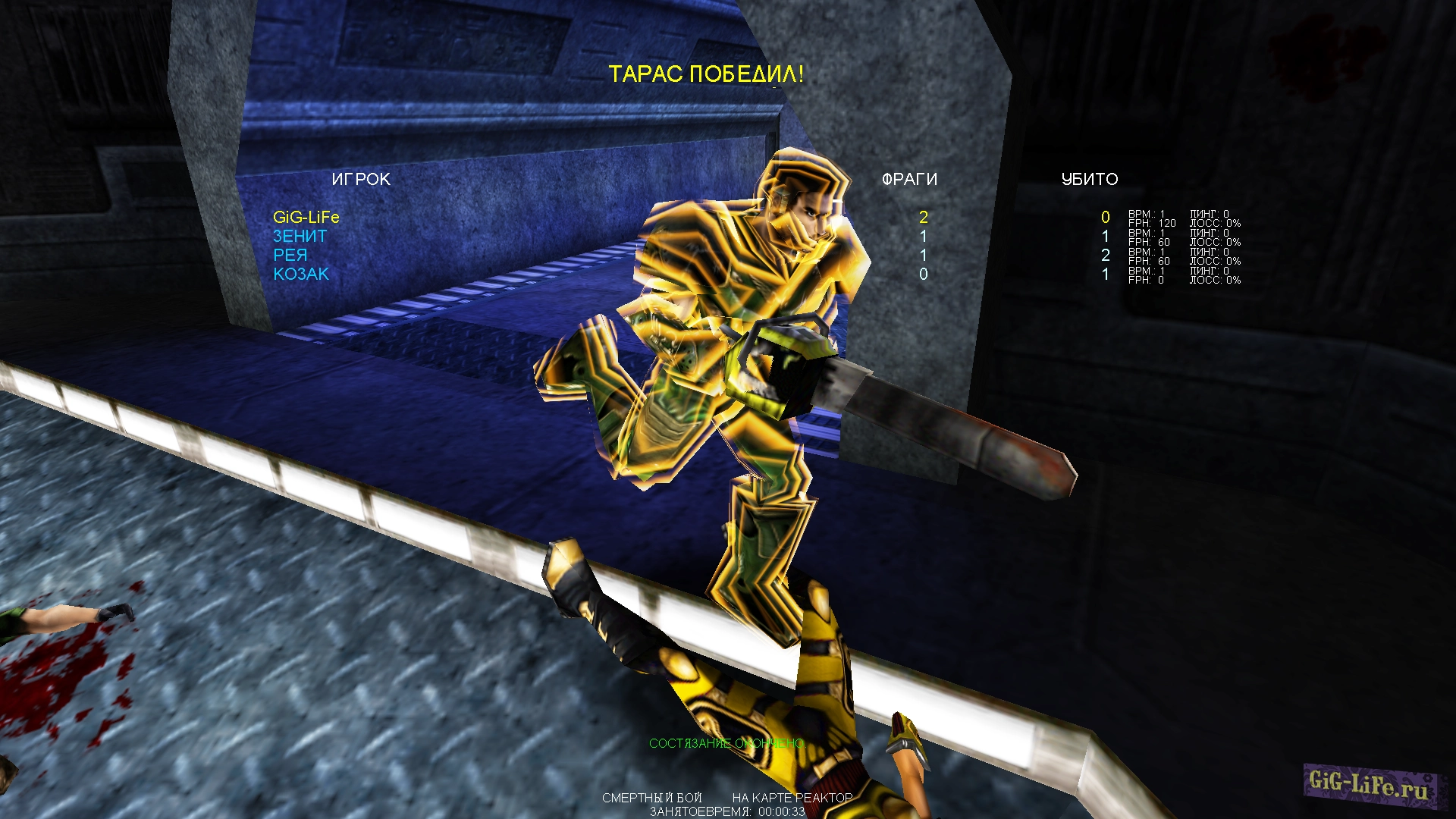Click the УБИТО column header
The width and height of the screenshot is (1456, 819).
tap(1090, 180)
